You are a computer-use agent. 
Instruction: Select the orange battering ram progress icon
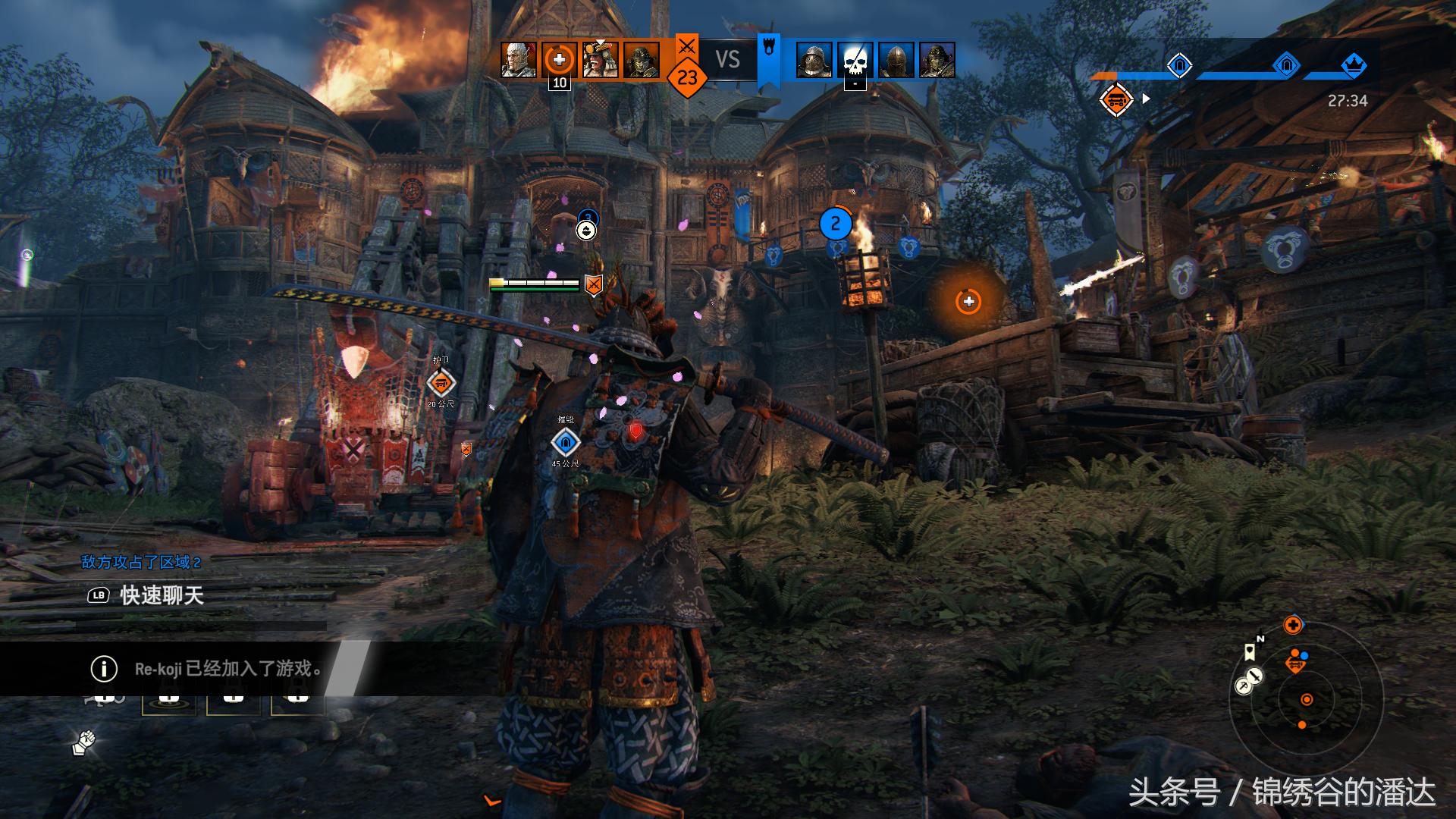coord(1116,99)
